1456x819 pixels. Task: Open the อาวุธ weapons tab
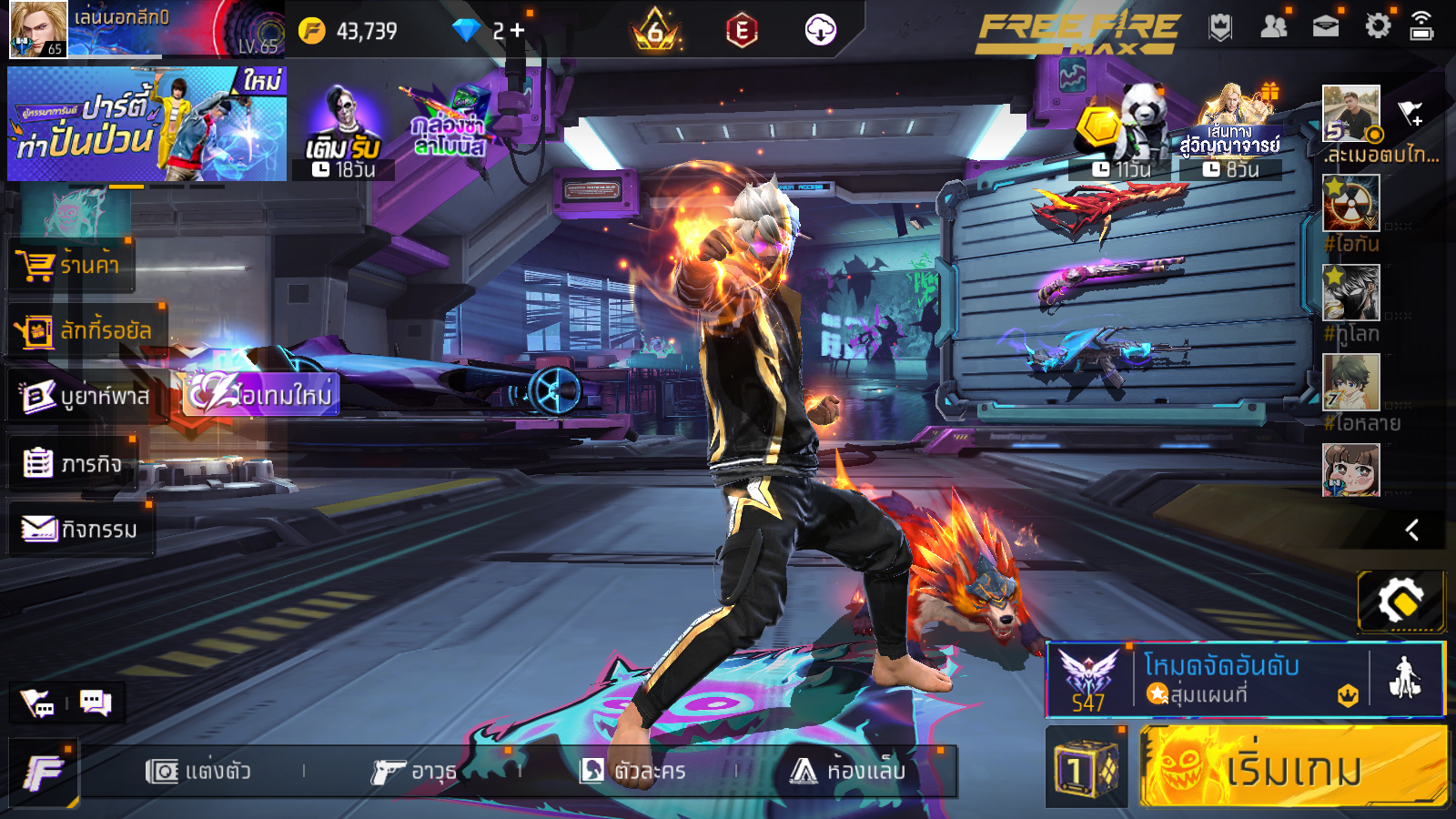414,772
